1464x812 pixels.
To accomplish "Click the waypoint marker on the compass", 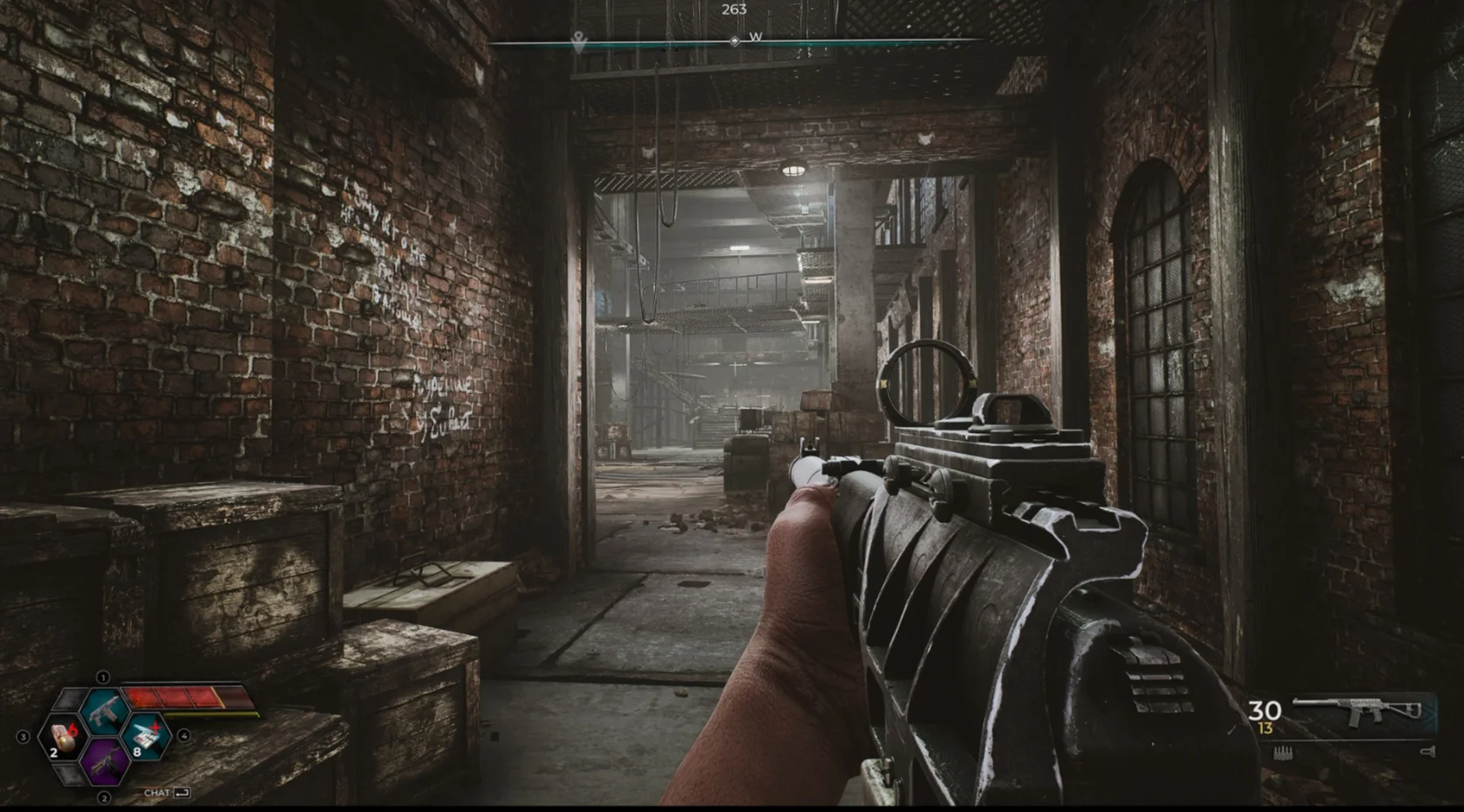I will click(x=577, y=40).
